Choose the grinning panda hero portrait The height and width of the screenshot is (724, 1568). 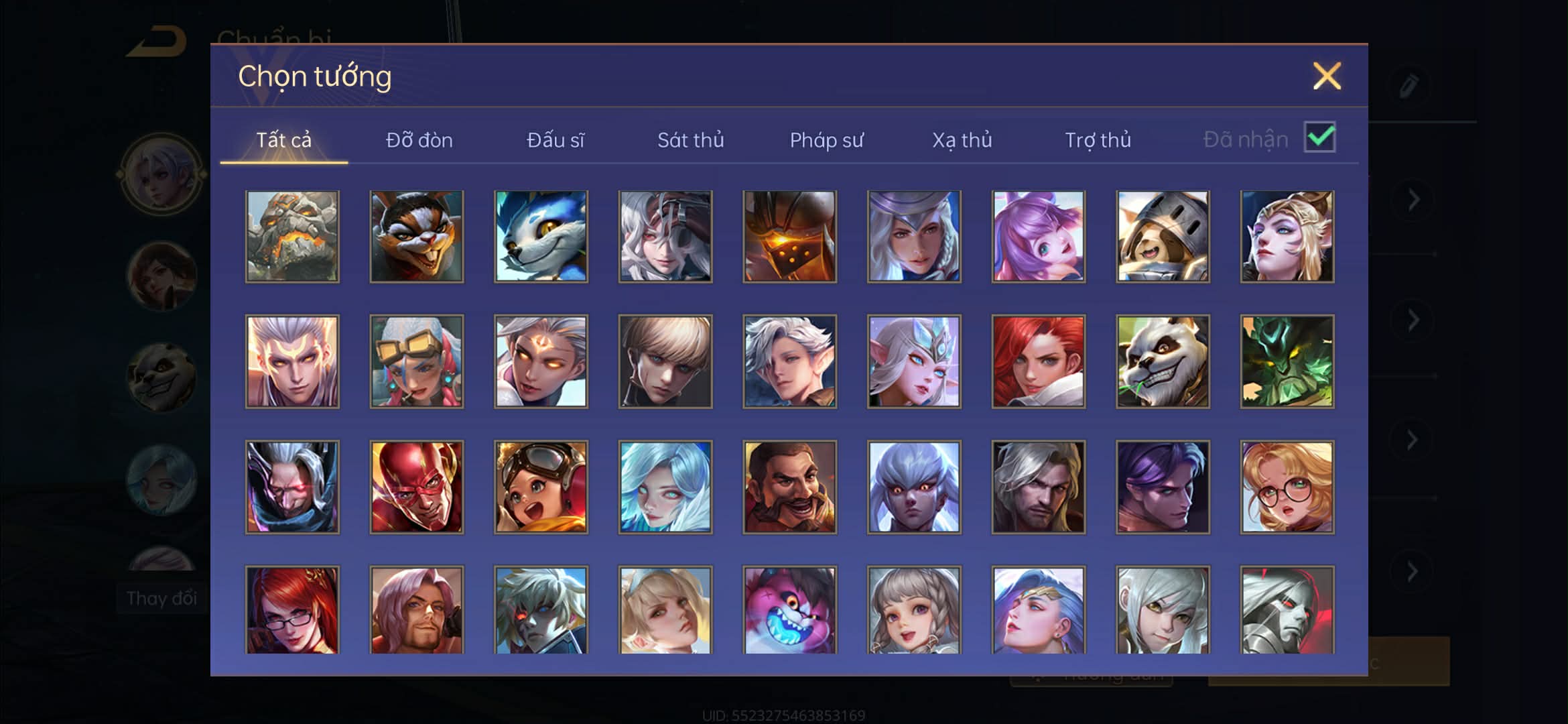point(1163,361)
